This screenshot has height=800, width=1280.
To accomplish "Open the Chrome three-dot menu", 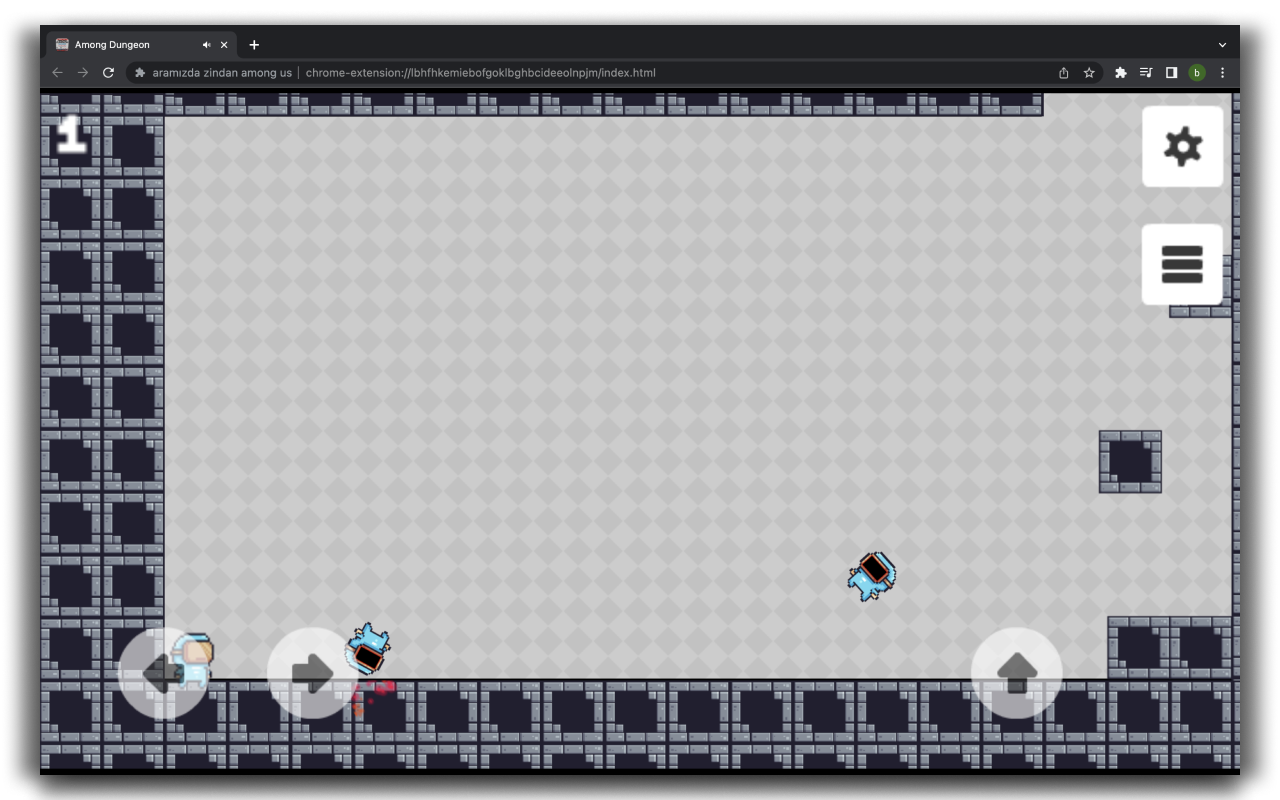I will (1221, 72).
